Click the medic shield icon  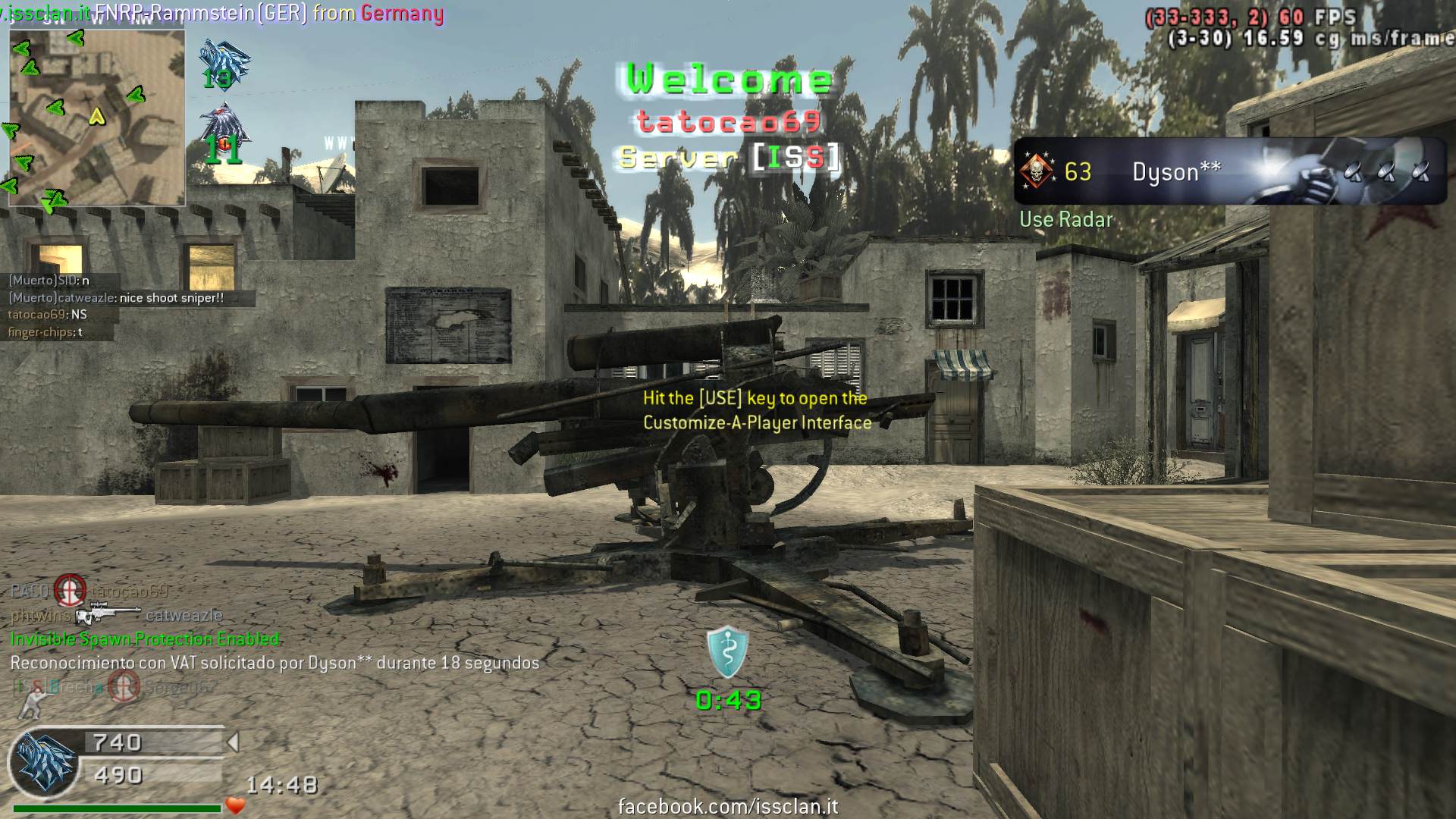coord(727,651)
